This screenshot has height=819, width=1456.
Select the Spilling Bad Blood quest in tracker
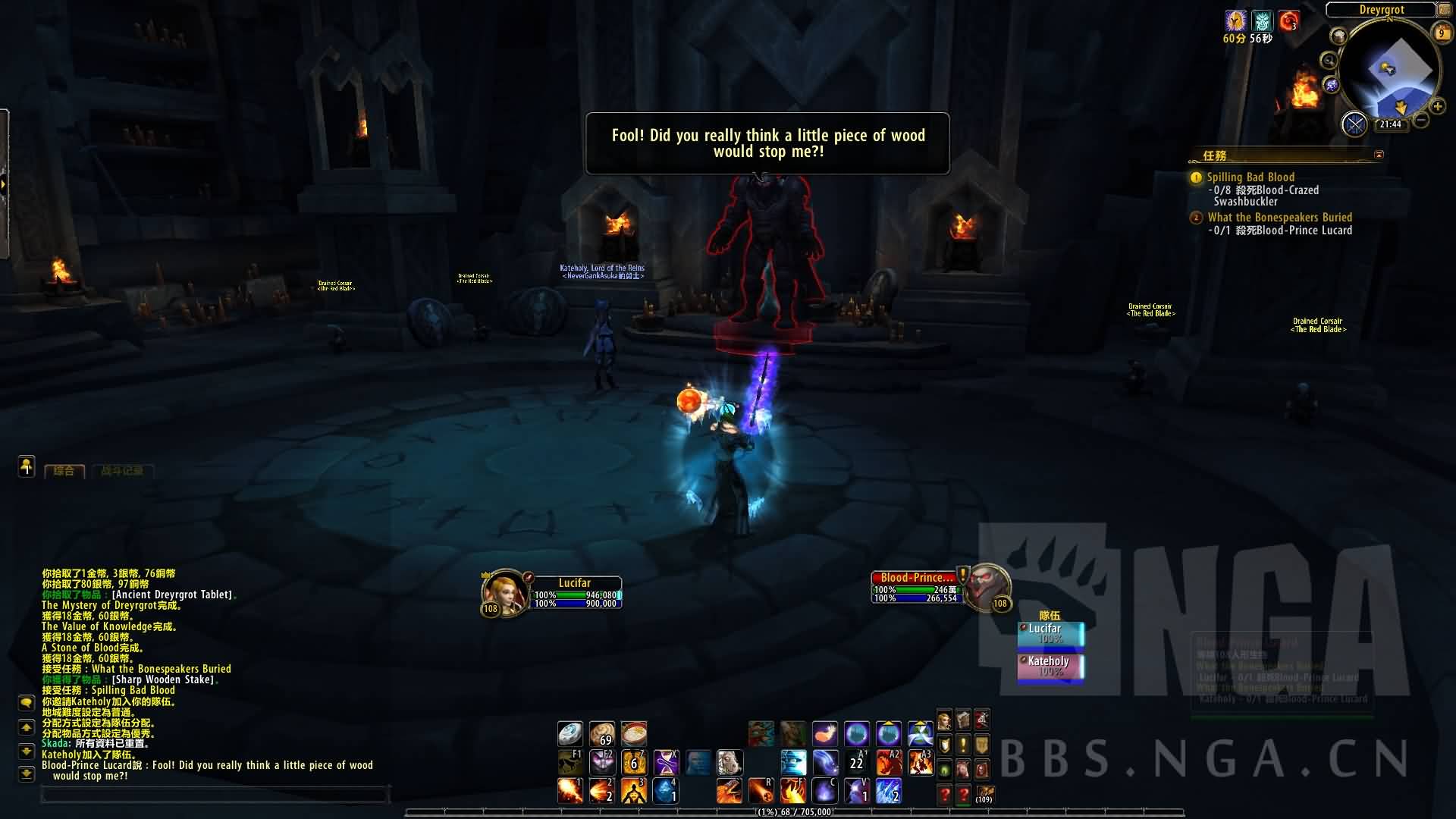1250,177
